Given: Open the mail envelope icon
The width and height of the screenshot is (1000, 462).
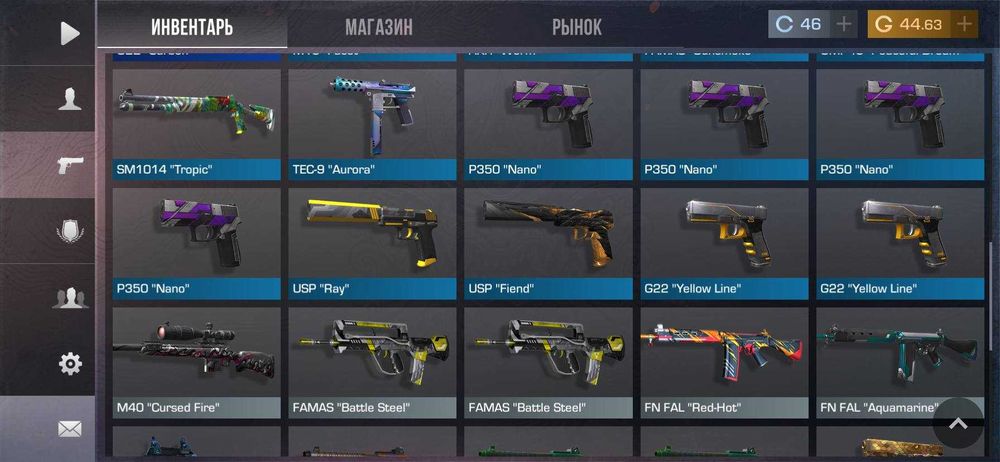Looking at the screenshot, I should 69,429.
